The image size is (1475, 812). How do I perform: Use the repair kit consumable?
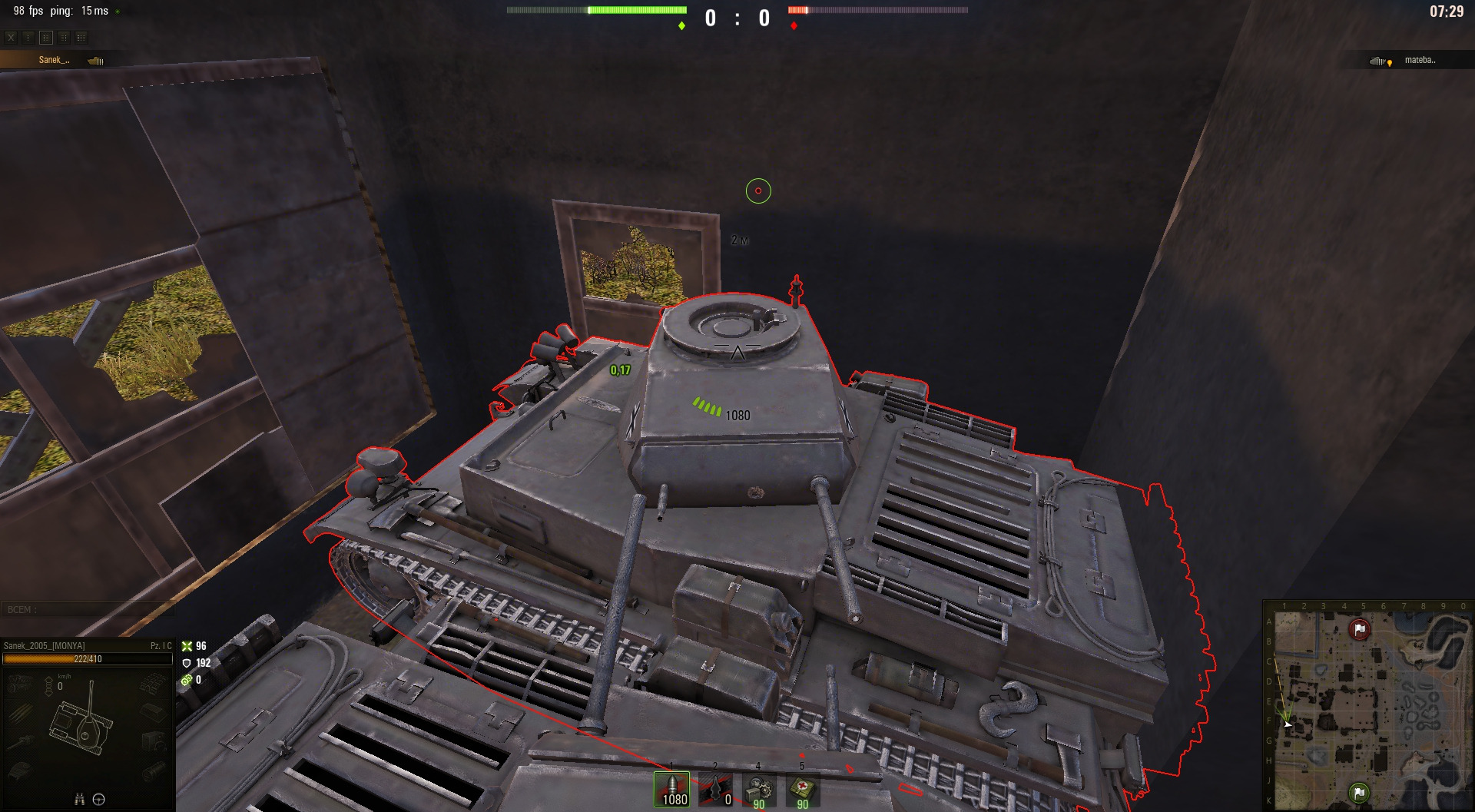click(759, 790)
